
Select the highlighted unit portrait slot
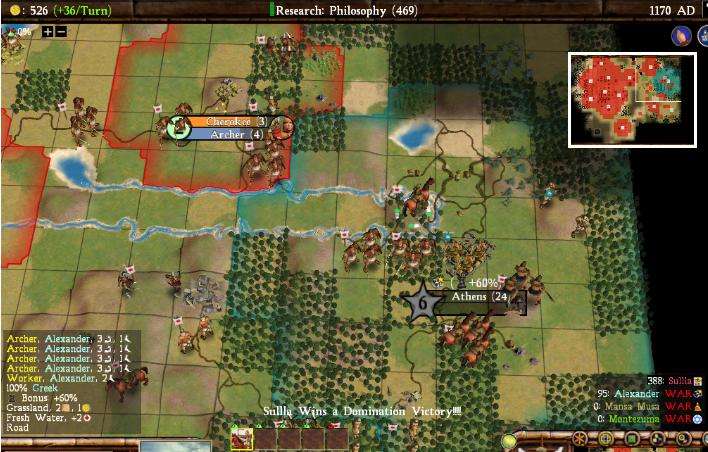point(242,438)
